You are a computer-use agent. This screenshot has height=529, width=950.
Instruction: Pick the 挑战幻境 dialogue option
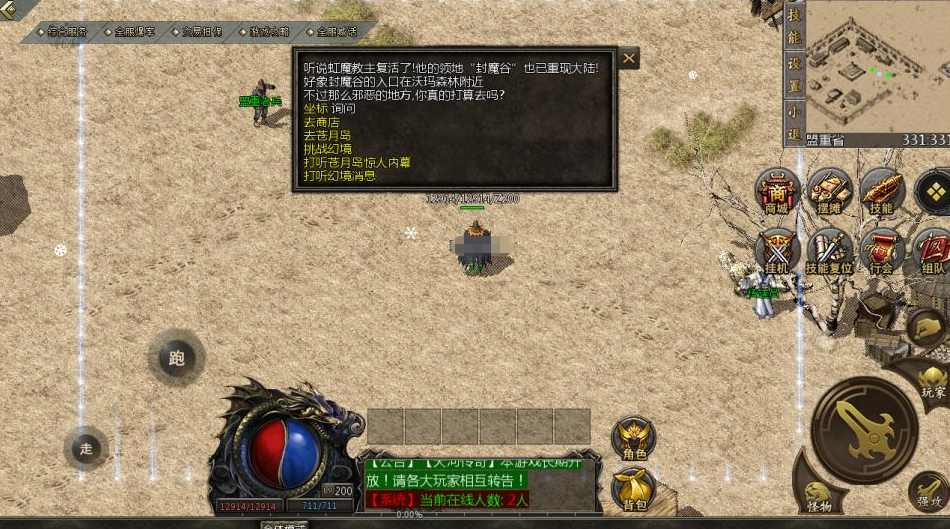click(x=327, y=148)
